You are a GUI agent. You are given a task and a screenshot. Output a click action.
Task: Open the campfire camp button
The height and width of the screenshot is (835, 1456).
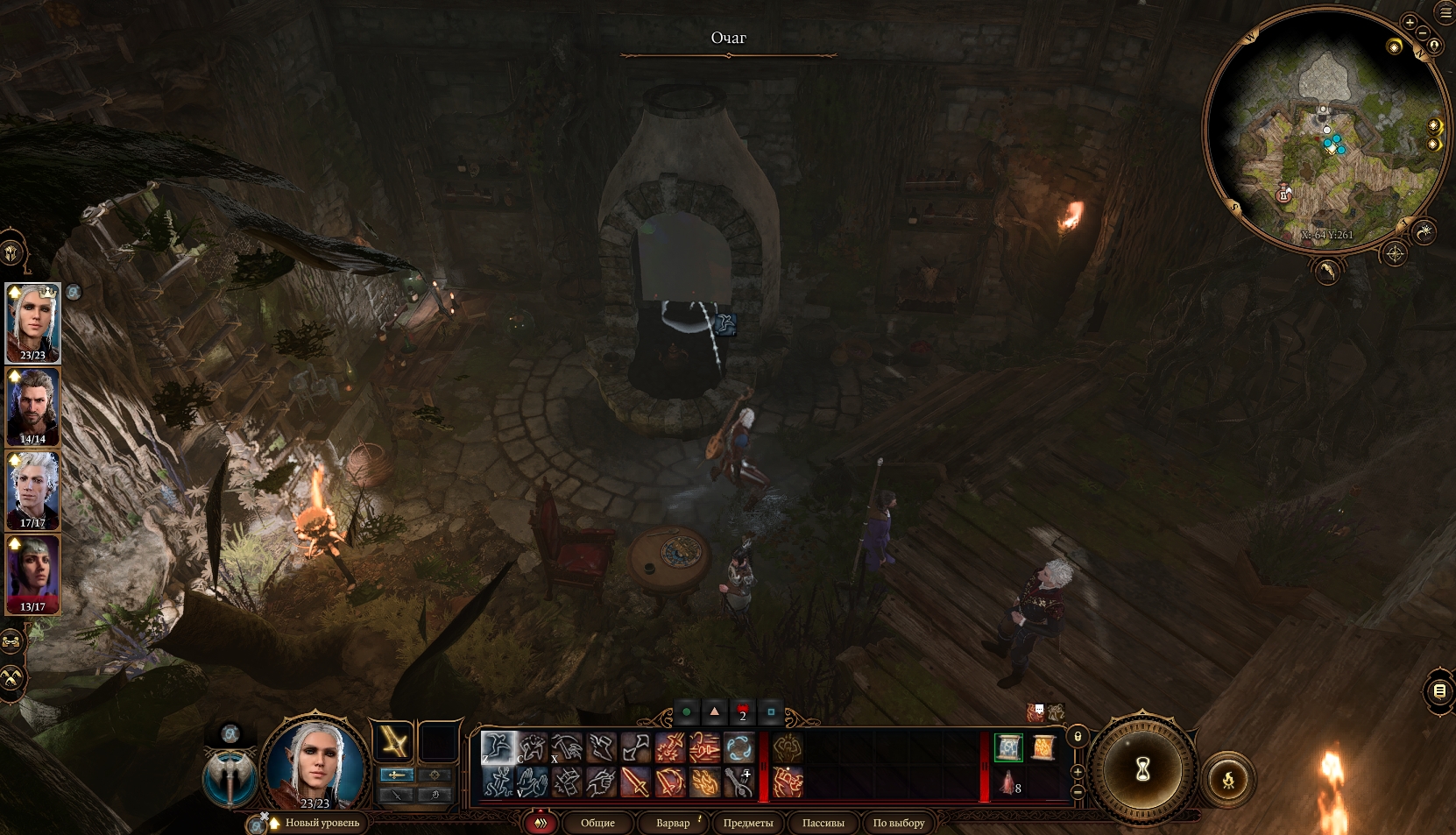1228,778
